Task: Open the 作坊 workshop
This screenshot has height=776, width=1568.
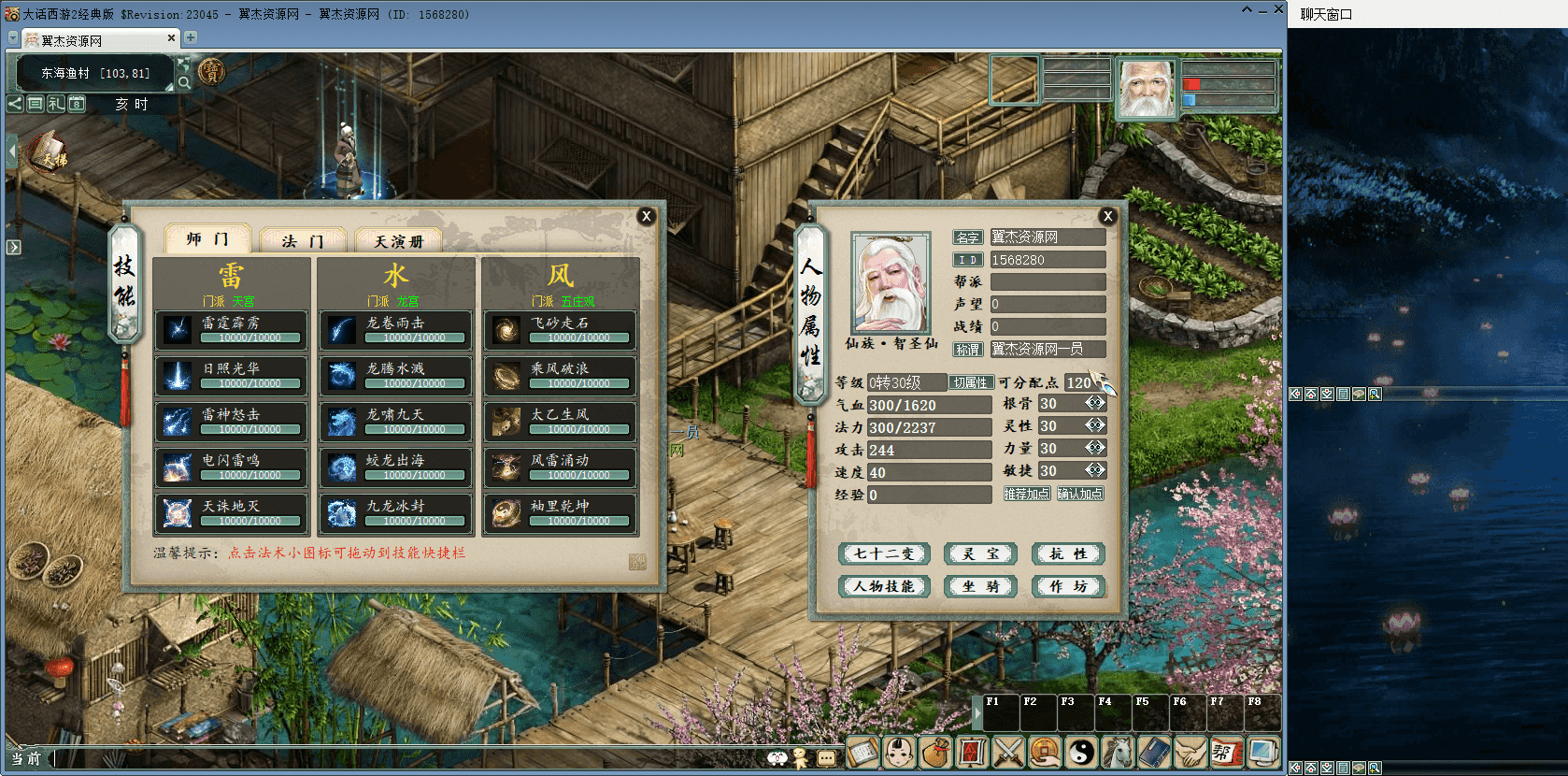Action: coord(1068,586)
